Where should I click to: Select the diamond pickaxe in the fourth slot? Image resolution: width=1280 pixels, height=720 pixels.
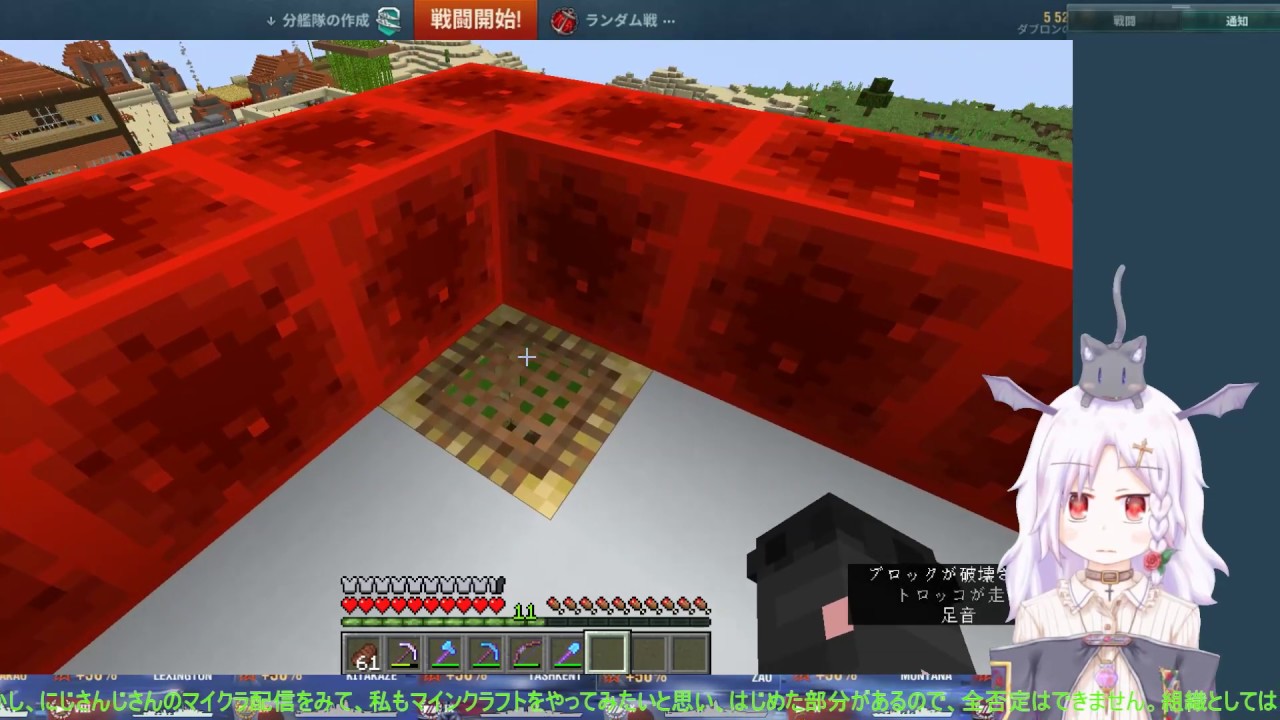[x=487, y=653]
